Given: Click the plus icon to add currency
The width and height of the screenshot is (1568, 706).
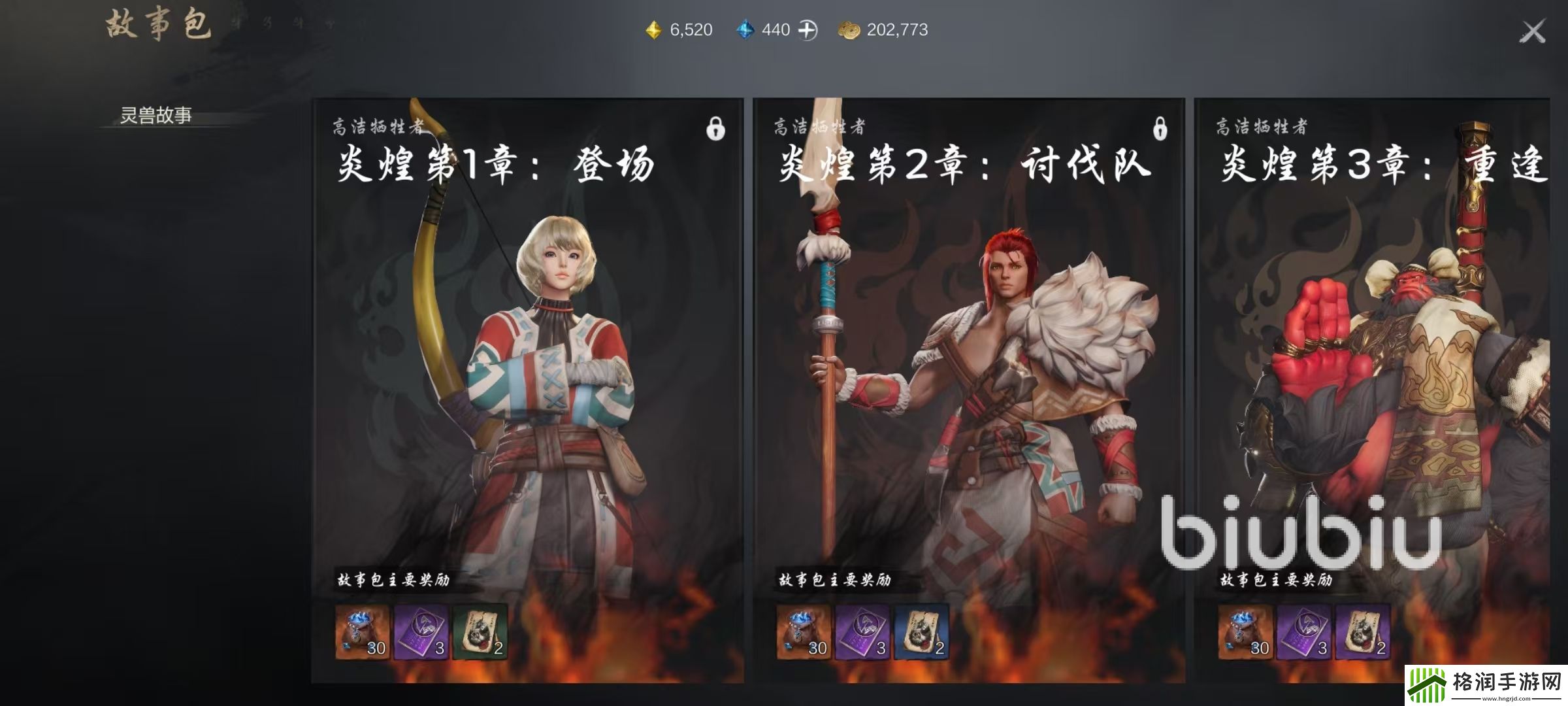Looking at the screenshot, I should click(809, 29).
